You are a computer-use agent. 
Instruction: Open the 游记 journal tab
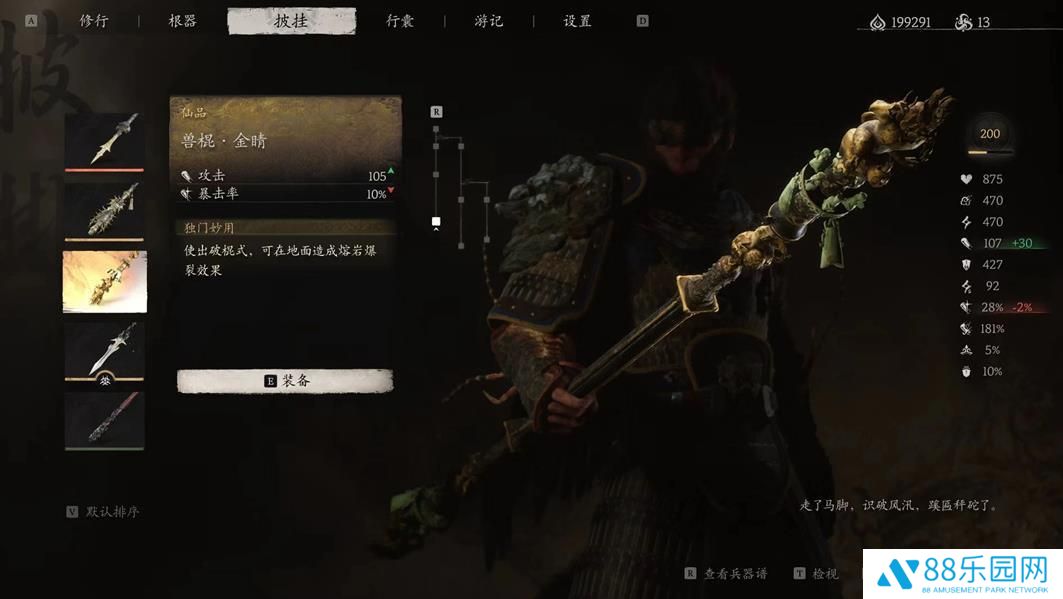[489, 21]
